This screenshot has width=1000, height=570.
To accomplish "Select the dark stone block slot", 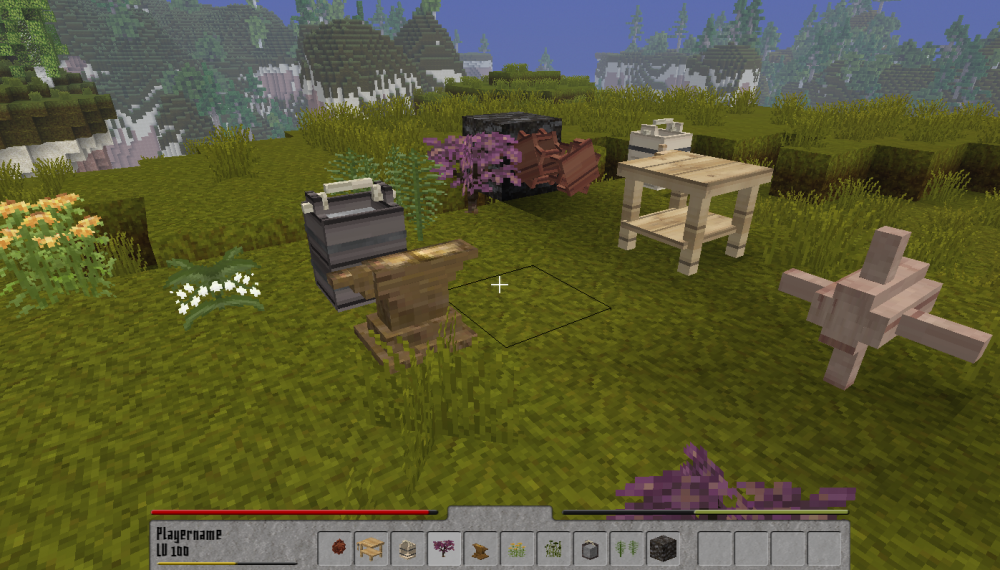I will coord(662,548).
